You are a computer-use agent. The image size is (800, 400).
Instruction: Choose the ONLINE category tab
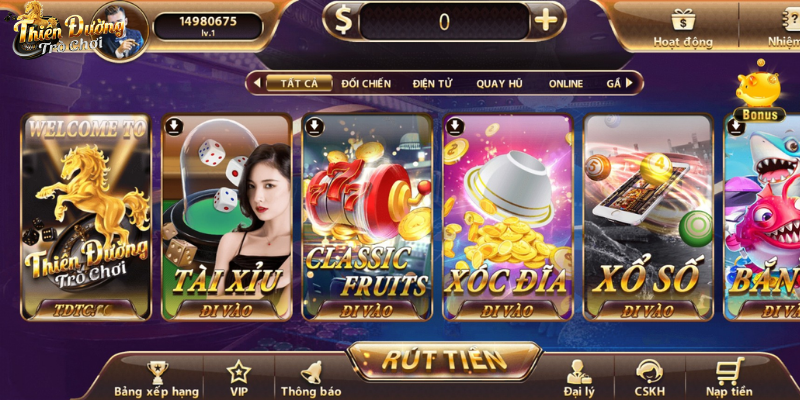tap(565, 83)
